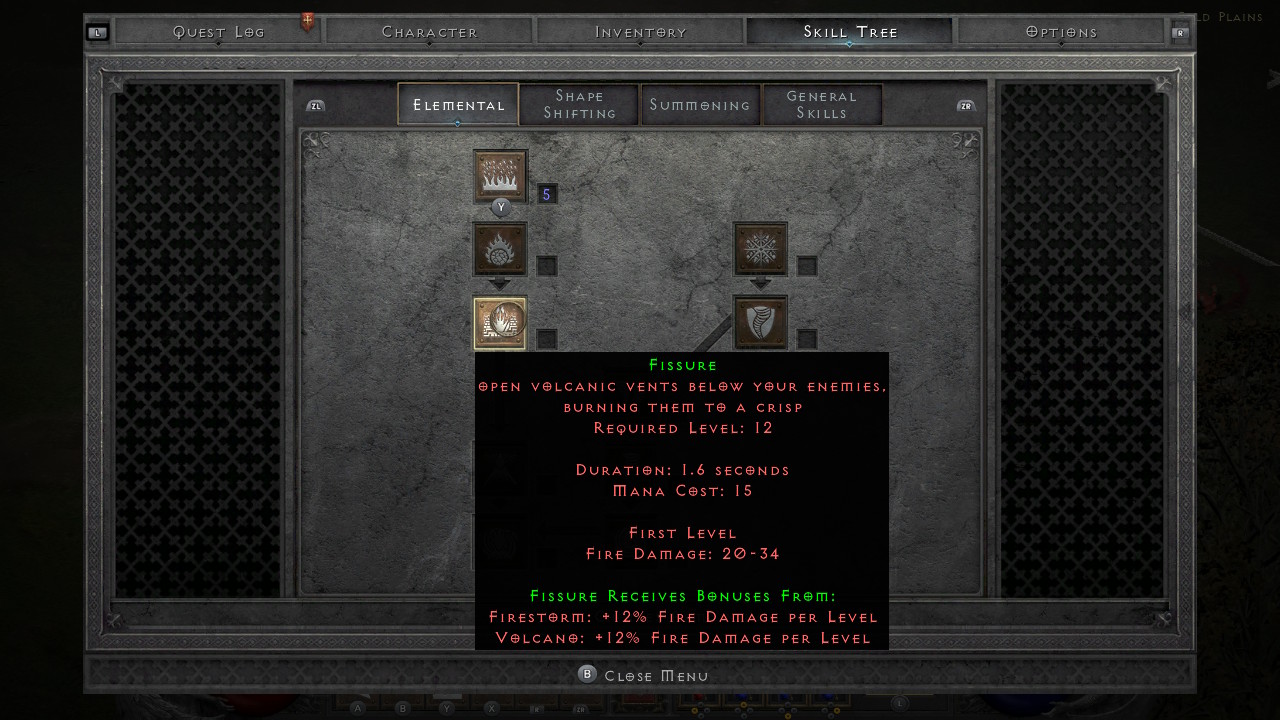Pick the Cyclone Armor shield skill
The height and width of the screenshot is (720, 1280).
[x=760, y=322]
